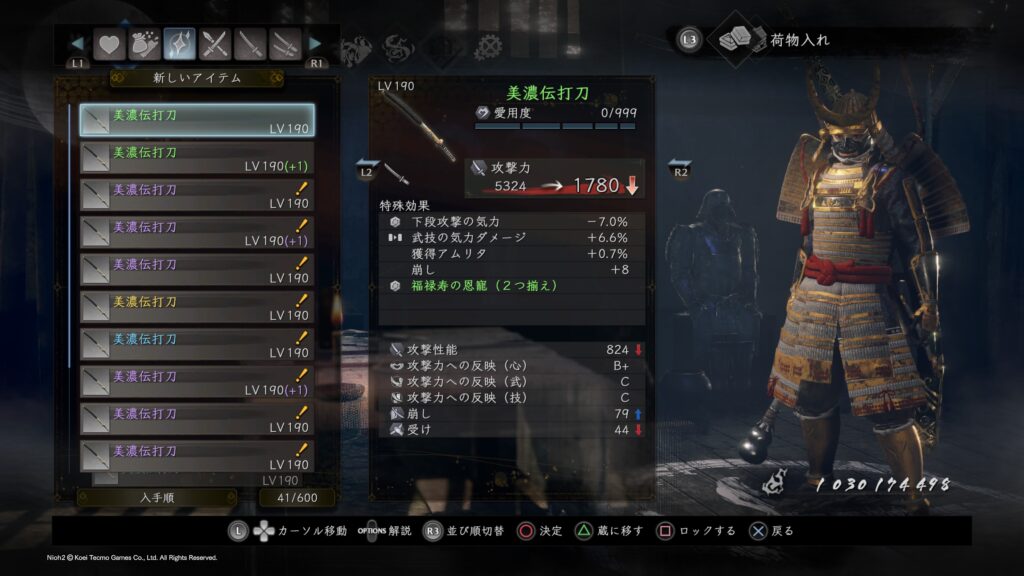Open the heart favorites tab
The height and width of the screenshot is (576, 1024).
point(108,44)
